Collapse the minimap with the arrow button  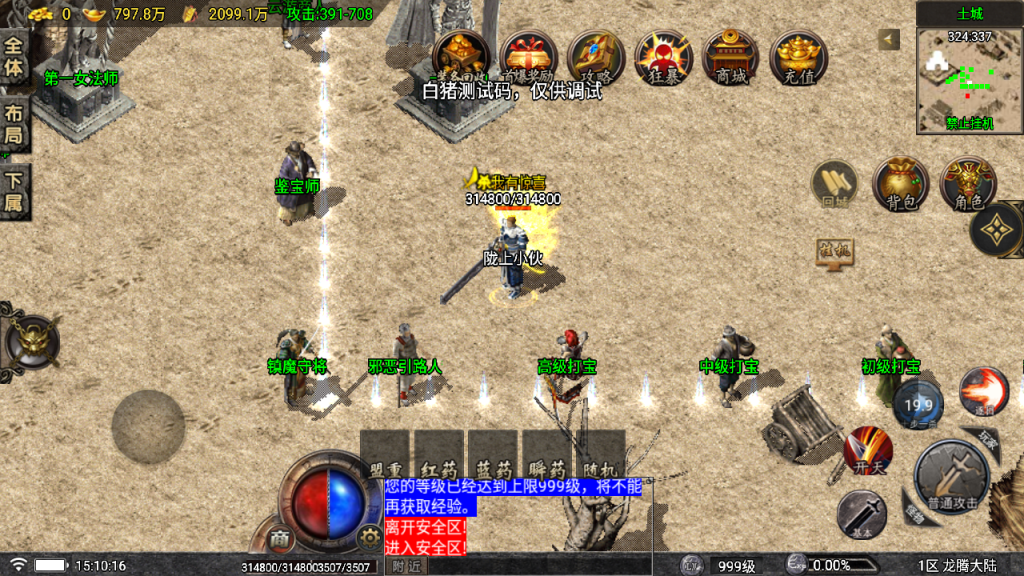888,39
